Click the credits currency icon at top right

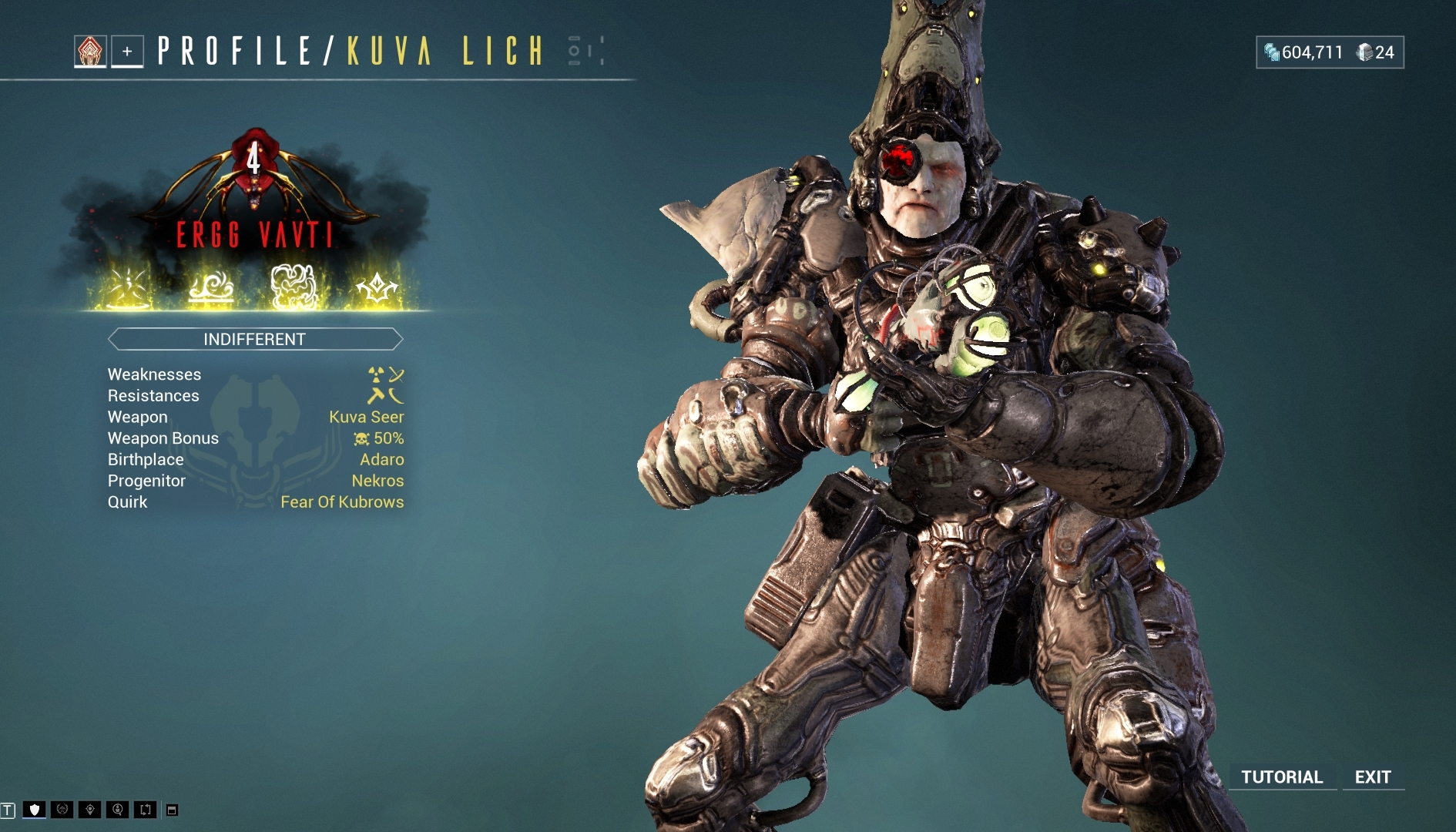(1271, 52)
